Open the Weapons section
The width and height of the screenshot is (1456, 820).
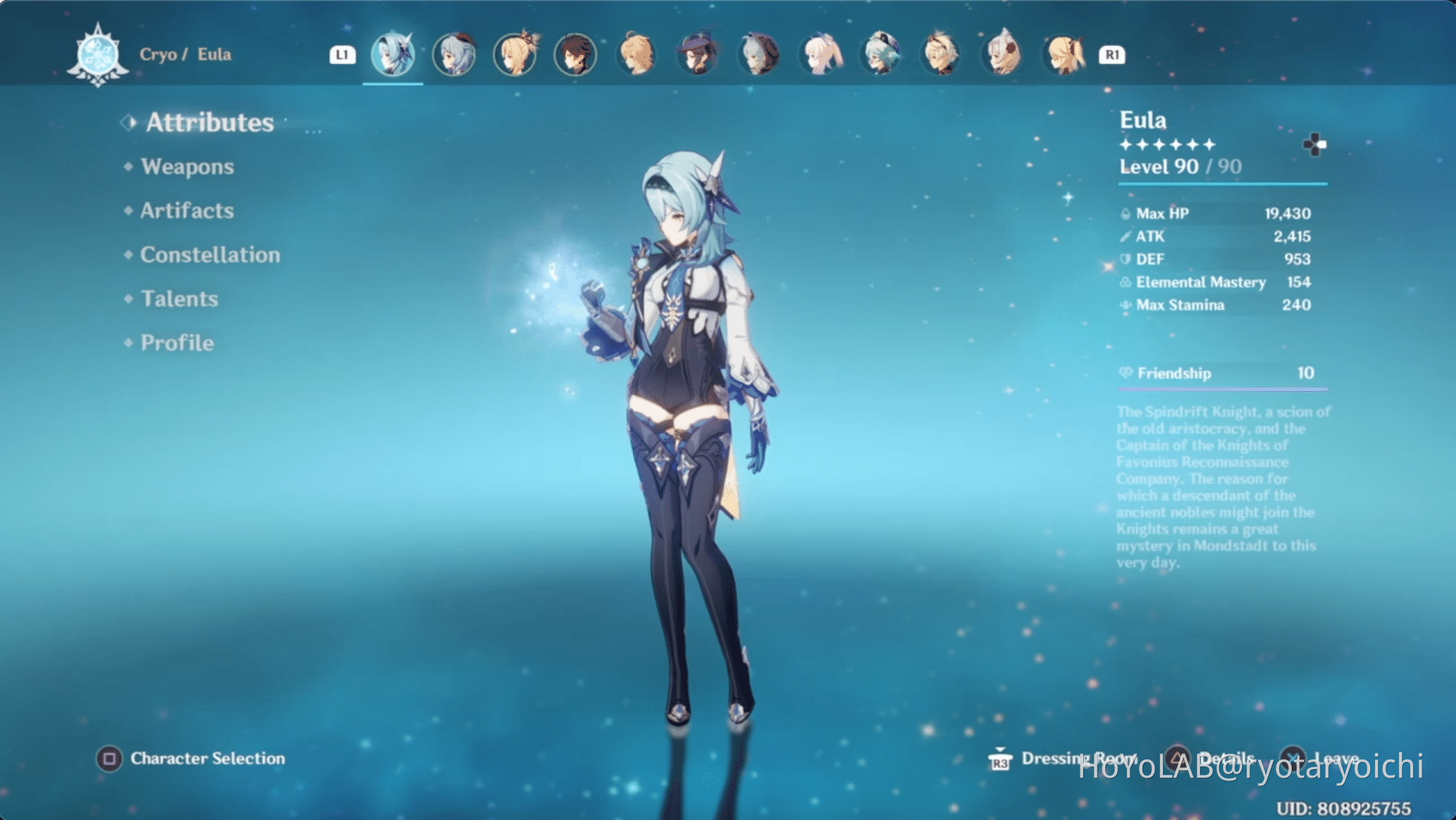[187, 166]
